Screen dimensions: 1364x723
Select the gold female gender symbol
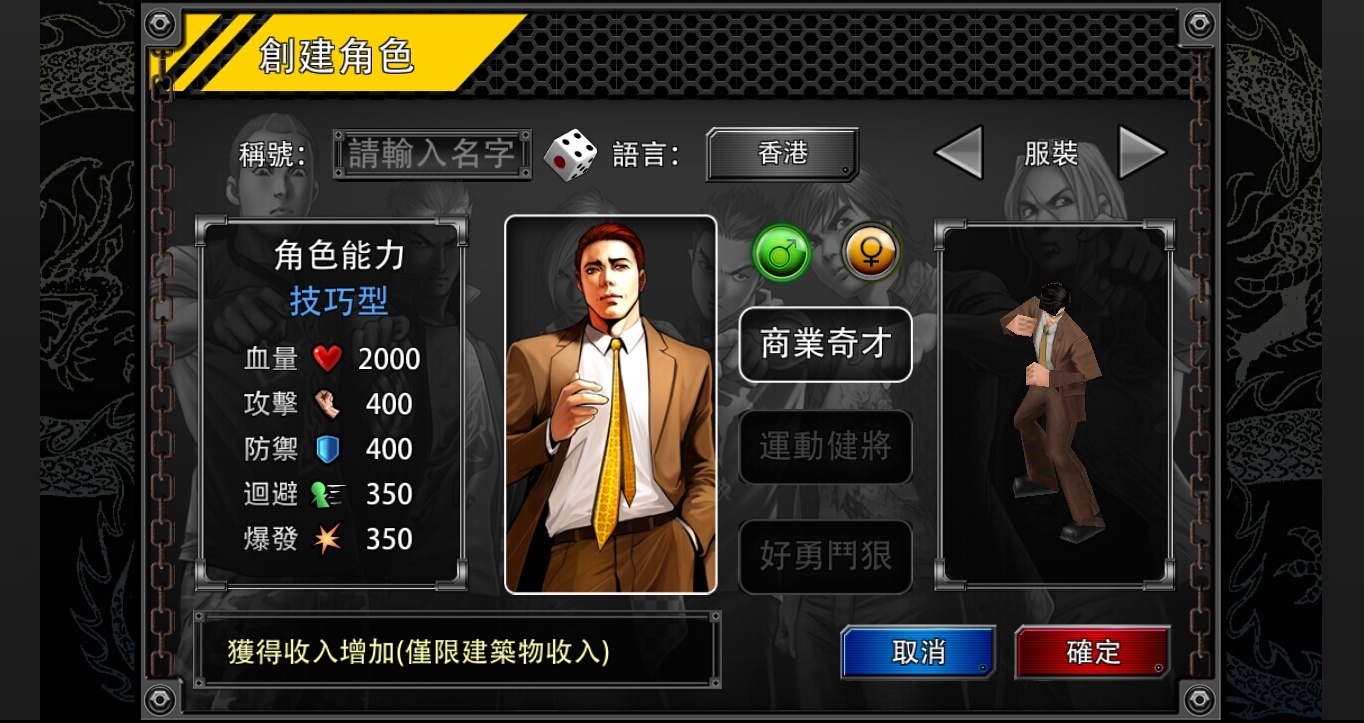869,252
